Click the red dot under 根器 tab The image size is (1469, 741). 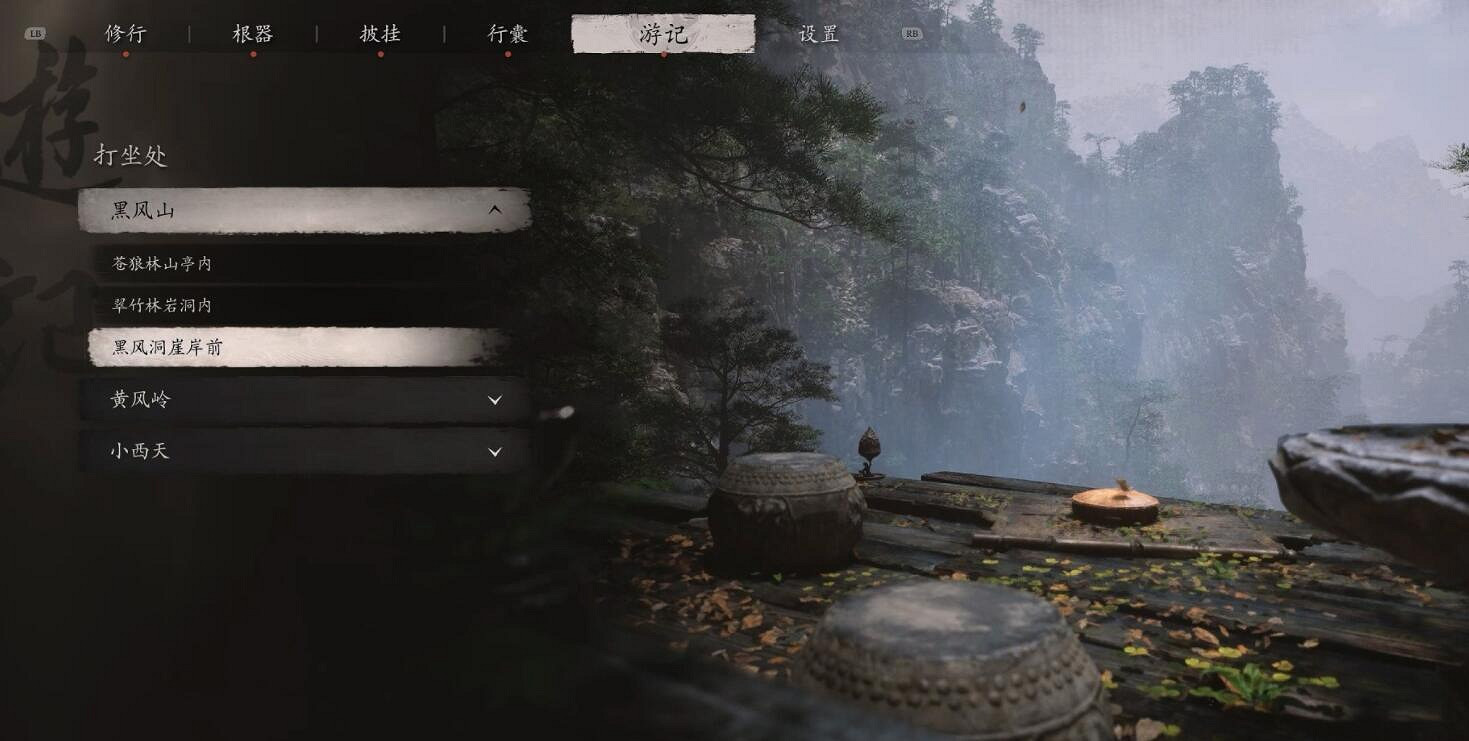point(252,52)
